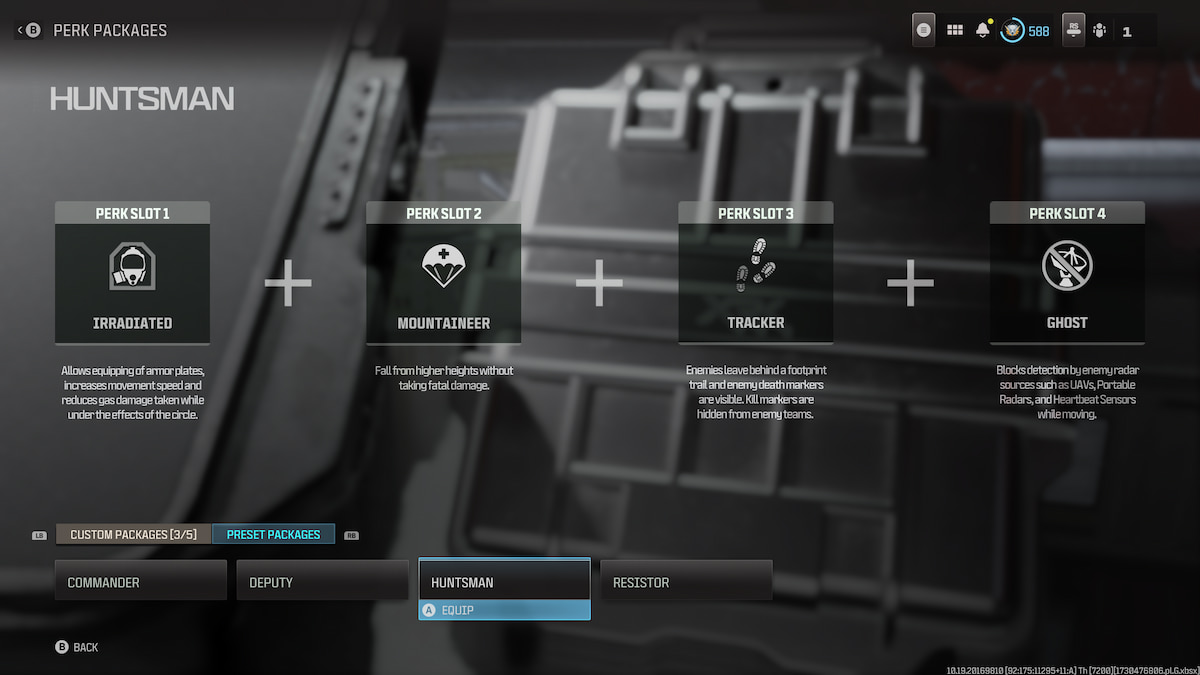Open the notifications bell
1200x675 pixels.
pos(983,30)
